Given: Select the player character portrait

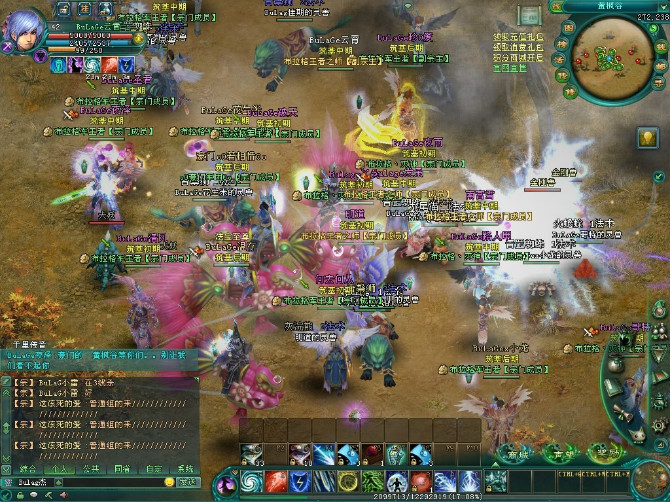Looking at the screenshot, I should tap(24, 30).
